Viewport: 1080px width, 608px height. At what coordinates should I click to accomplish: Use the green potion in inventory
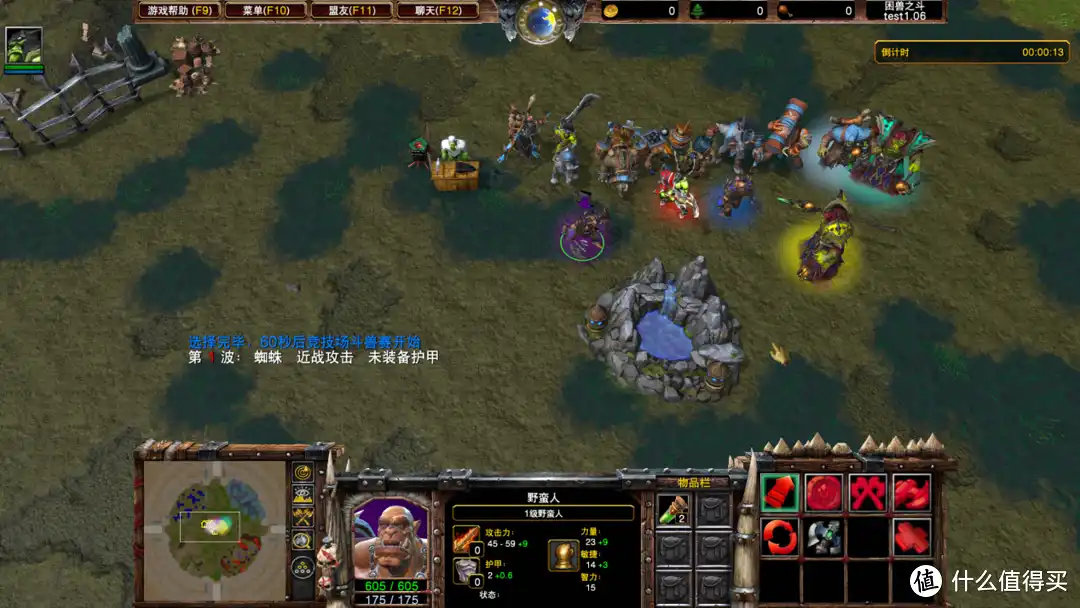[672, 510]
